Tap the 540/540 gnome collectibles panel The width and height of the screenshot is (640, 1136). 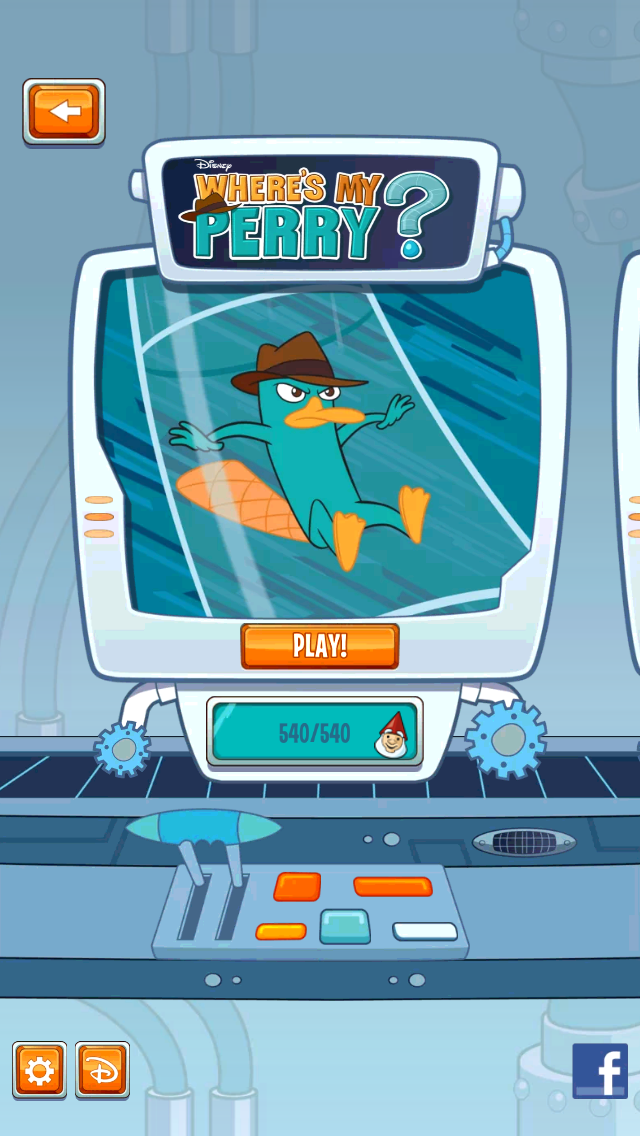pos(315,733)
